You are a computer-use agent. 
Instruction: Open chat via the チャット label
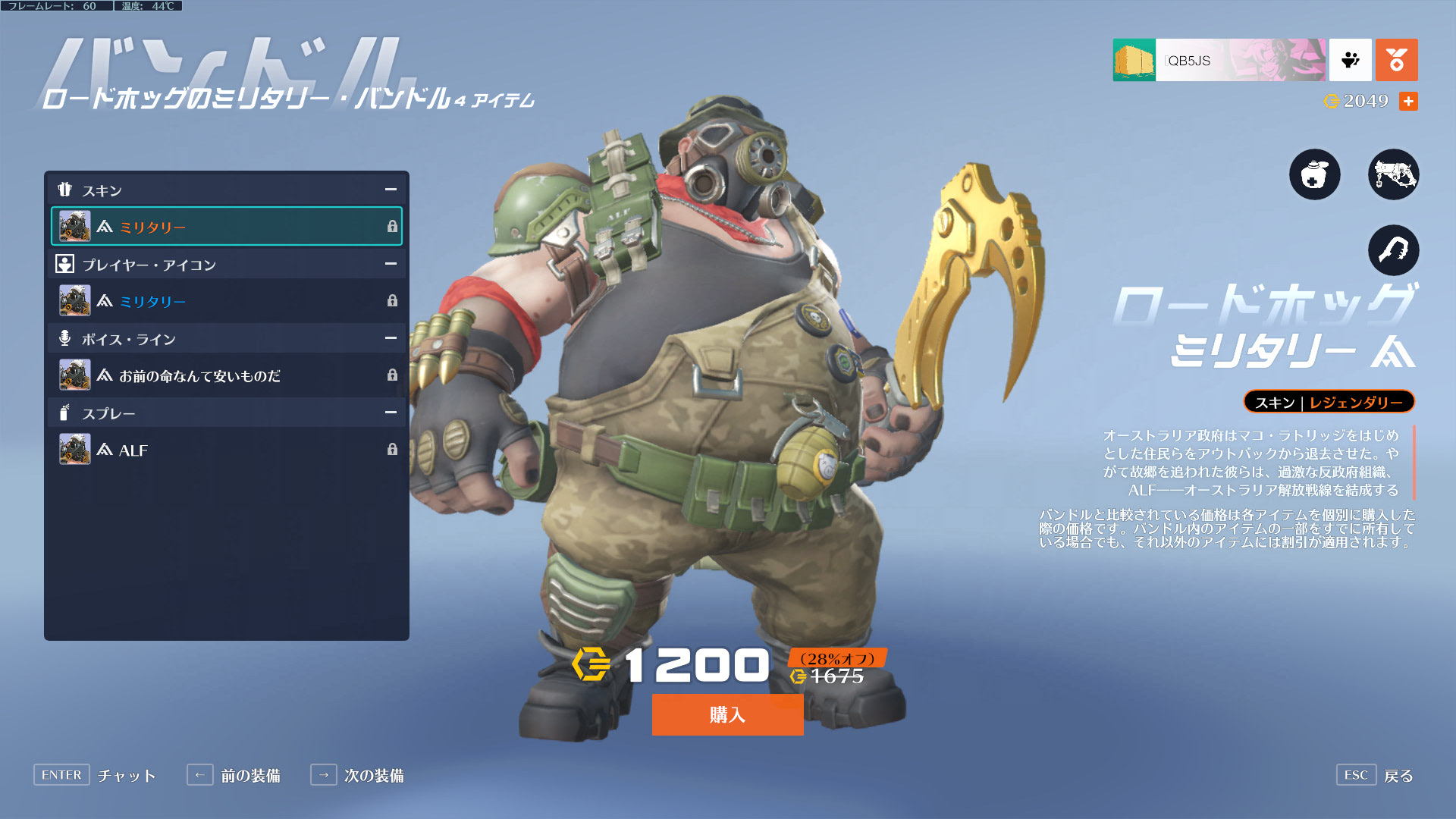tap(126, 775)
